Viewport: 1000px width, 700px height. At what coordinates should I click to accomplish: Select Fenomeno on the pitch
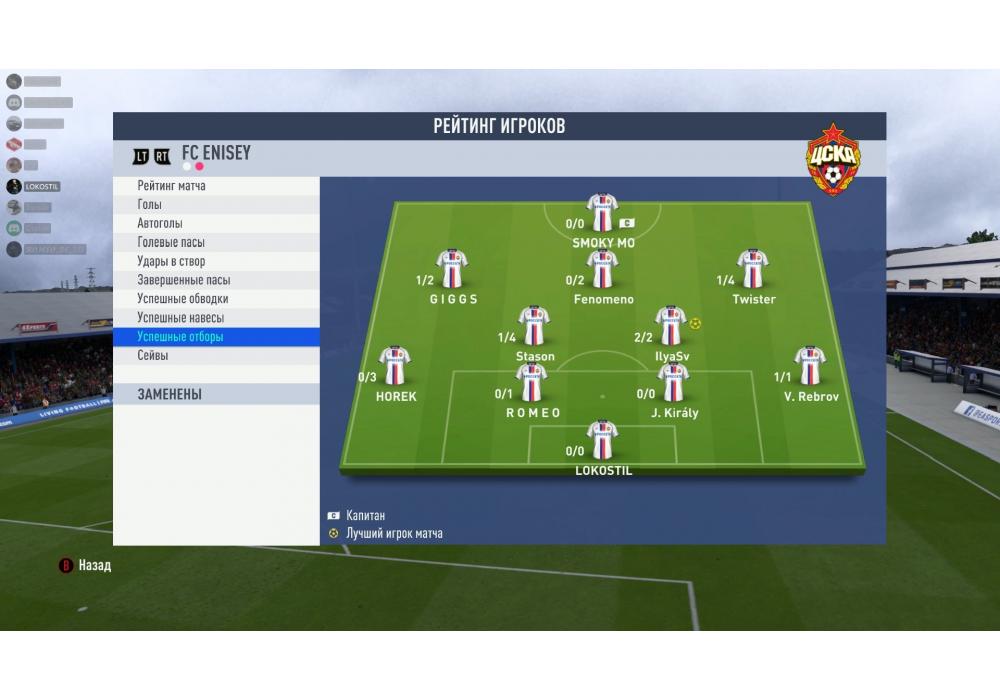click(x=602, y=269)
